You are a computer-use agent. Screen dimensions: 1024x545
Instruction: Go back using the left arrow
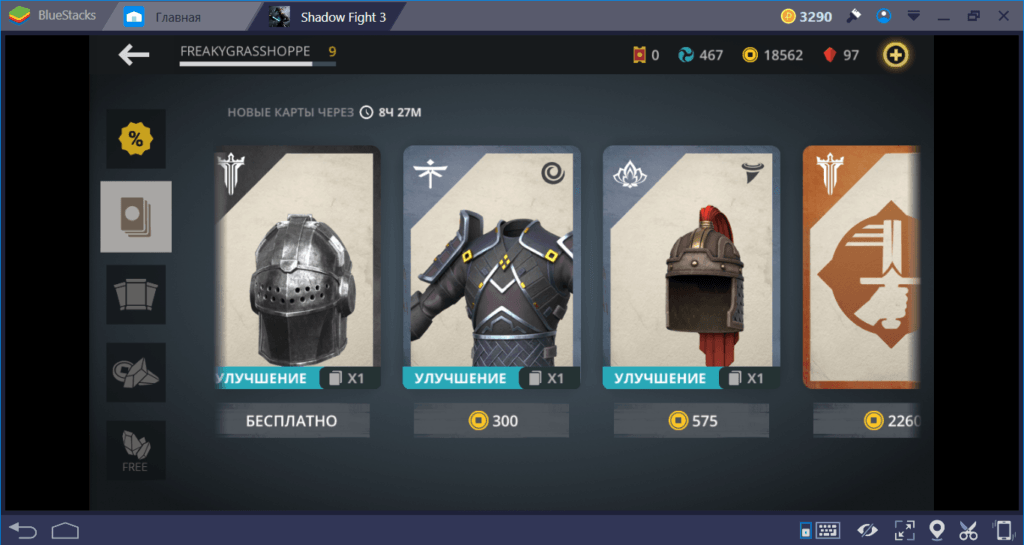(x=133, y=55)
